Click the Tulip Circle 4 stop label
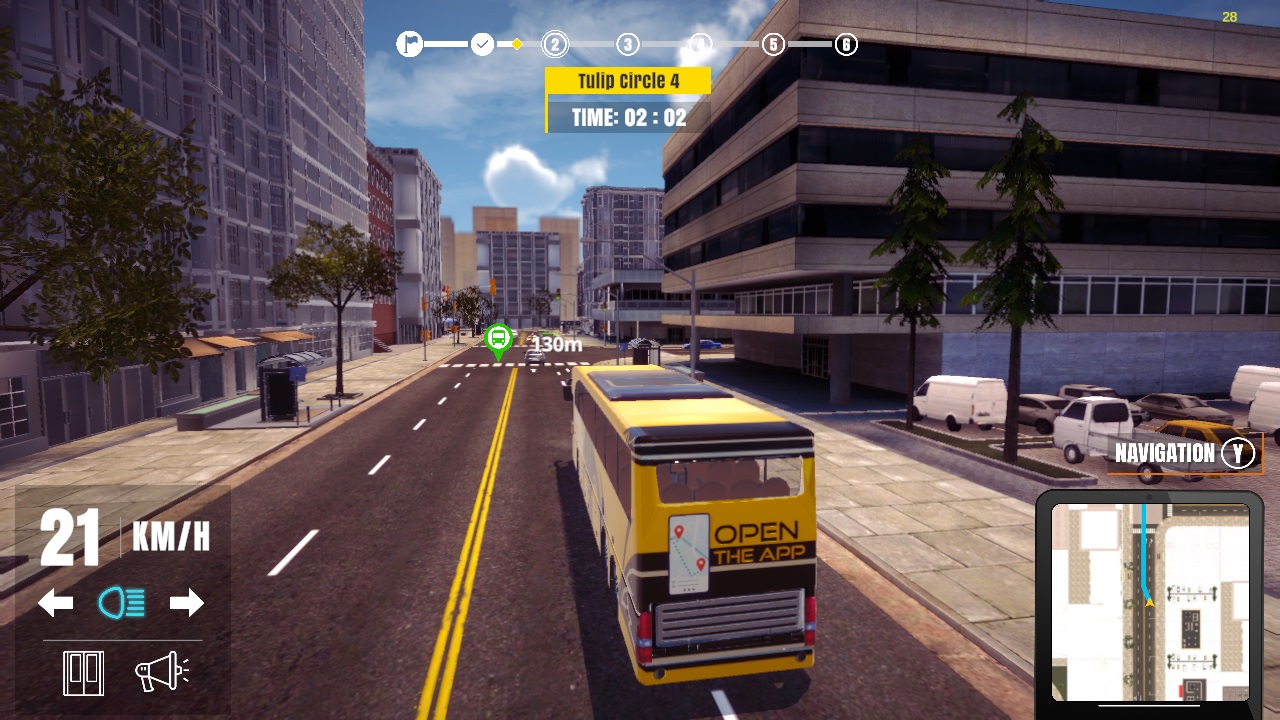 627,80
